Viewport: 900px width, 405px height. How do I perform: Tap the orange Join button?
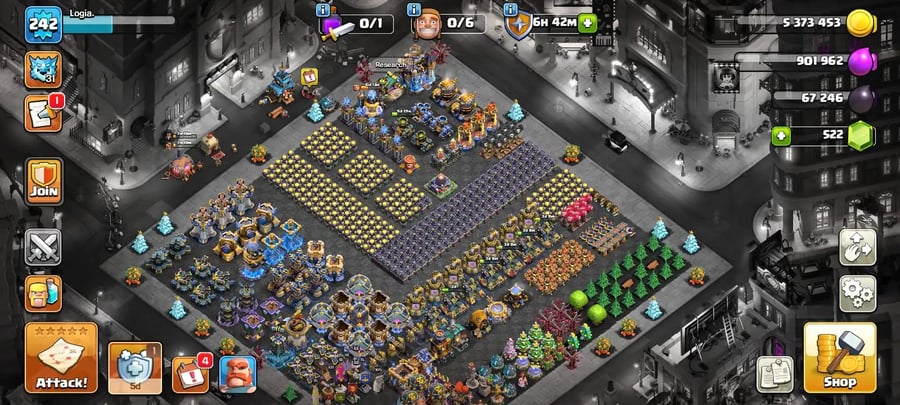tap(44, 180)
